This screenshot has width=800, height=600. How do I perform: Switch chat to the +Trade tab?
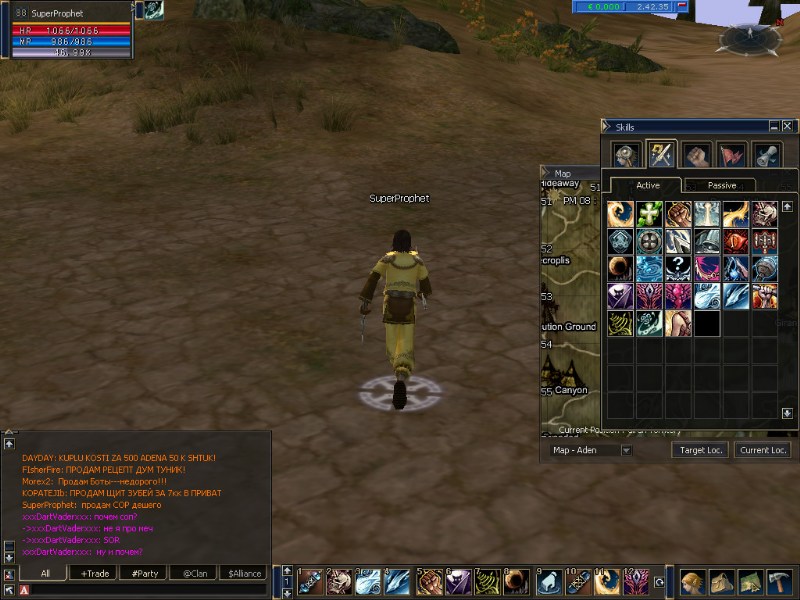tap(95, 573)
